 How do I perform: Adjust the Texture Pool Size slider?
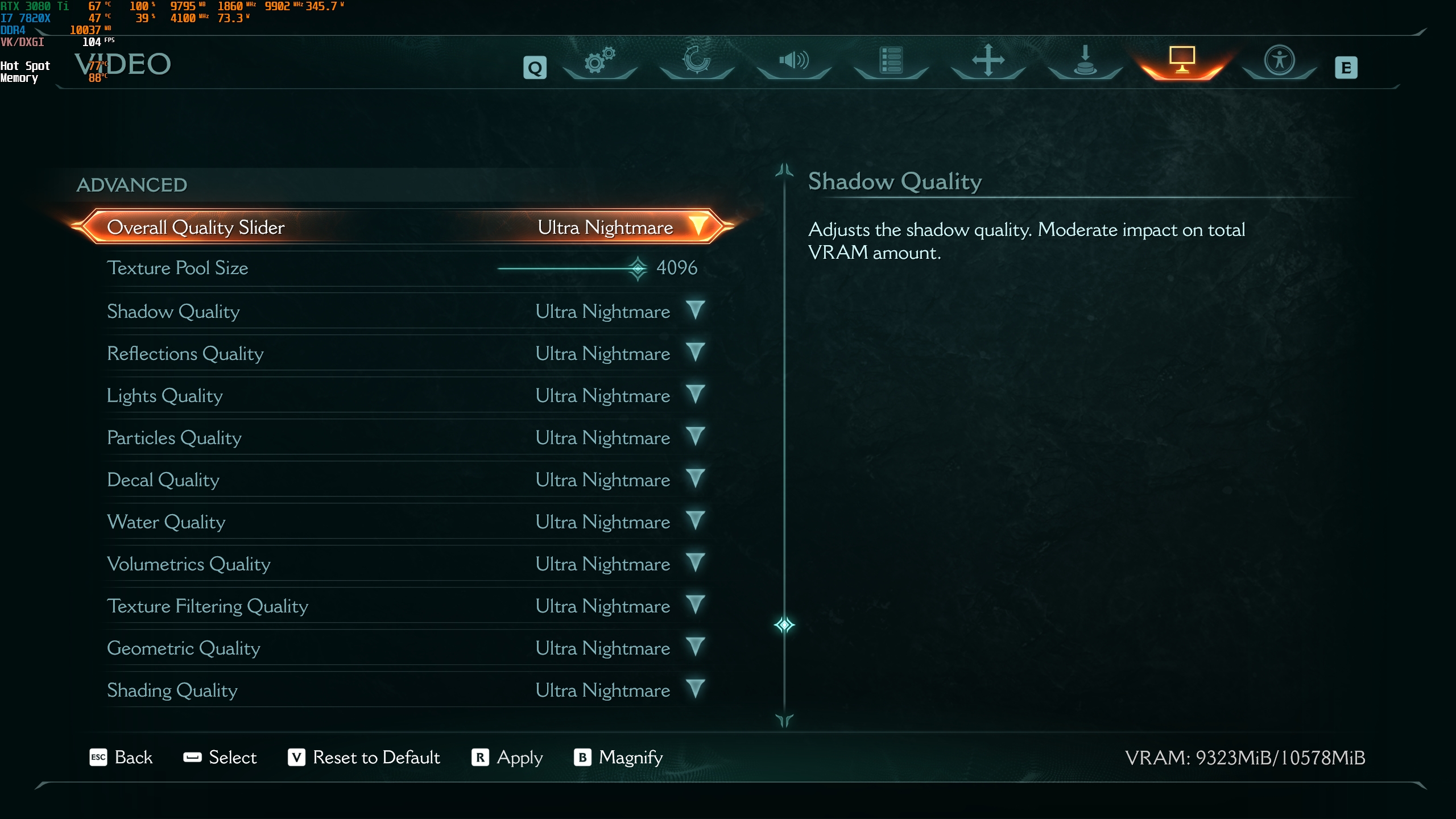[638, 268]
